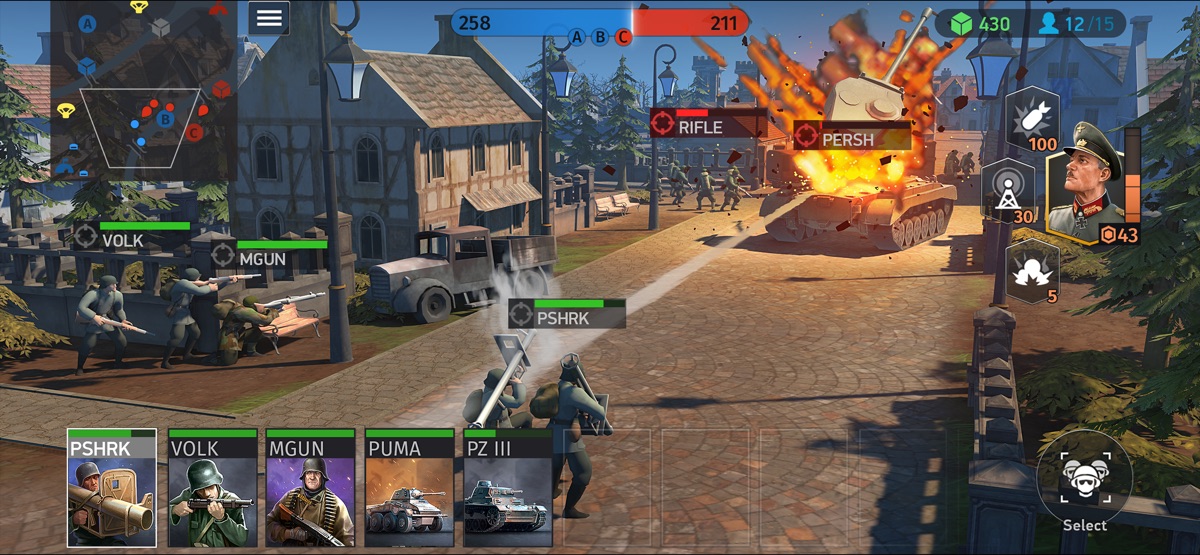Select the PZ III tank card

point(508,488)
